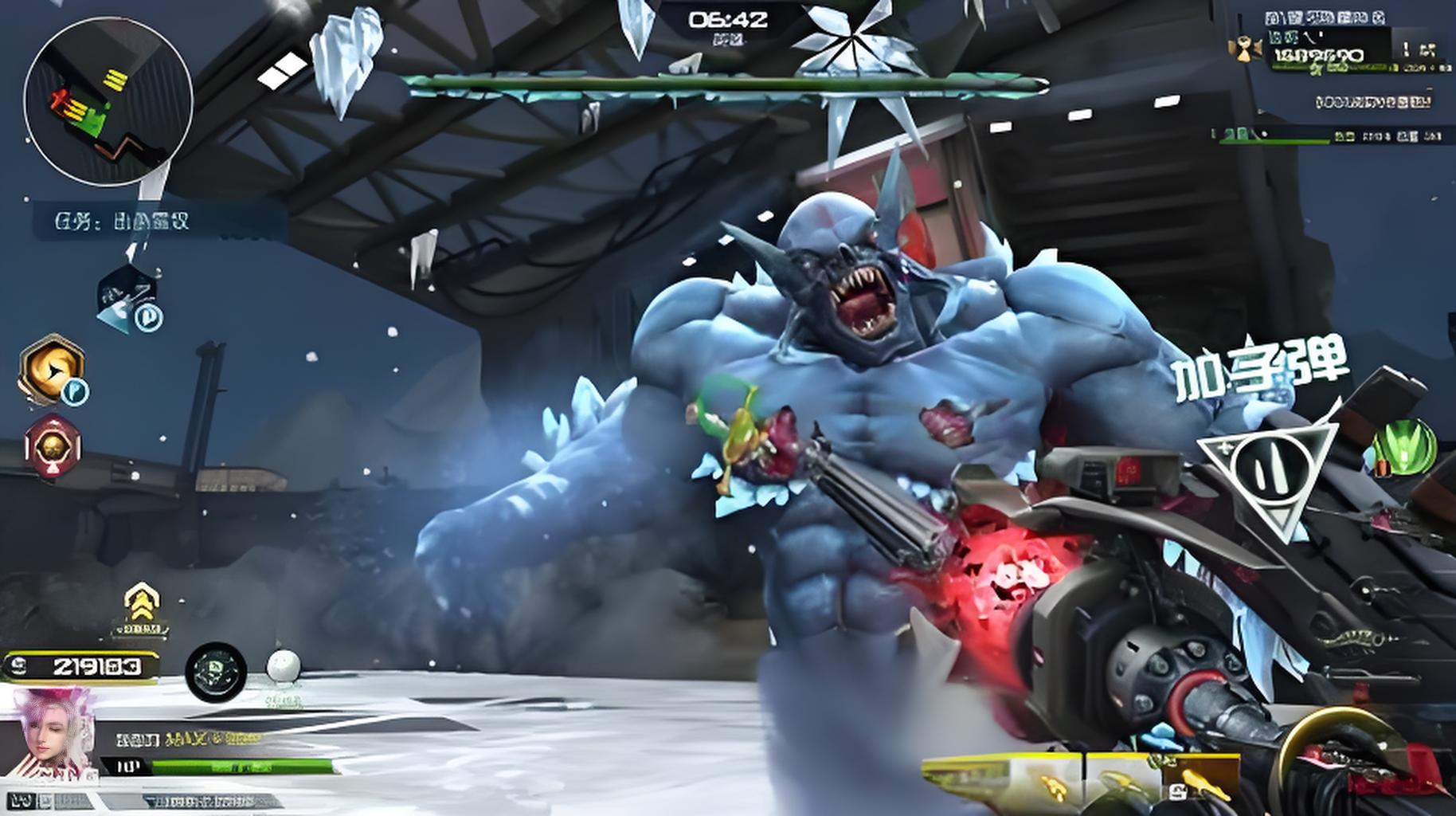1456x816 pixels.
Task: Open the circular minimap
Action: pos(108,101)
